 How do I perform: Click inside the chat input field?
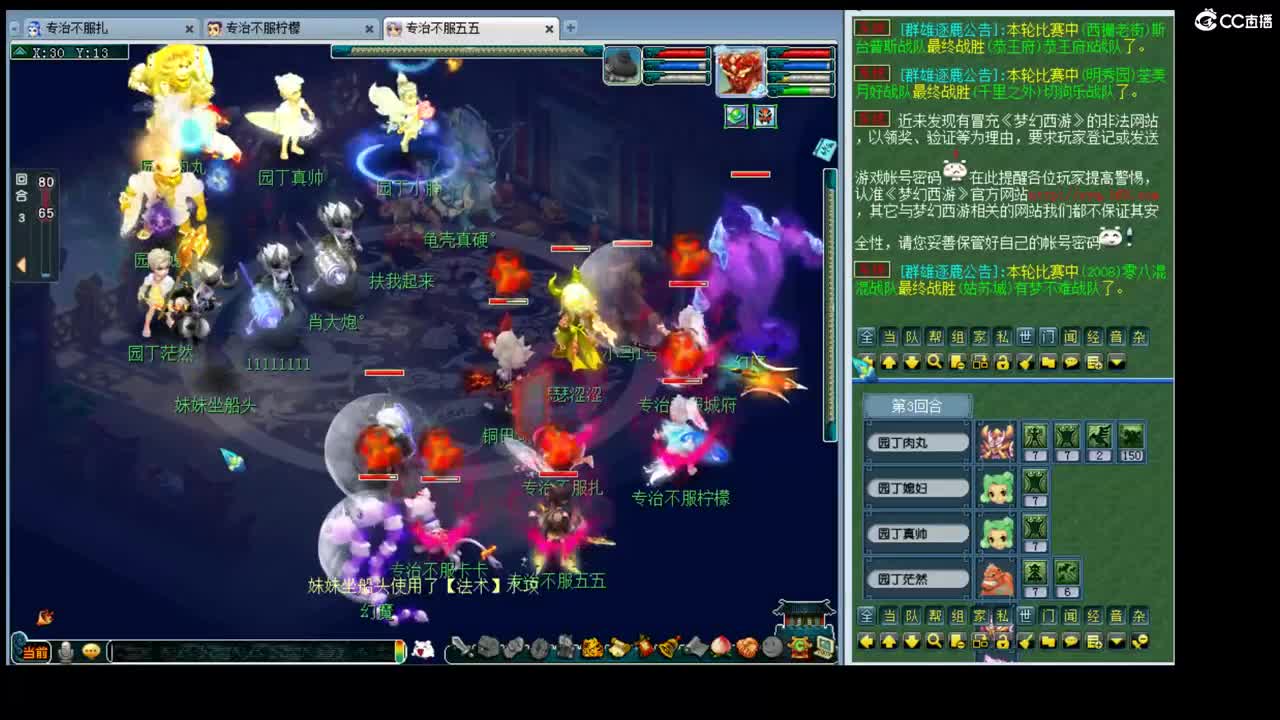click(x=250, y=650)
